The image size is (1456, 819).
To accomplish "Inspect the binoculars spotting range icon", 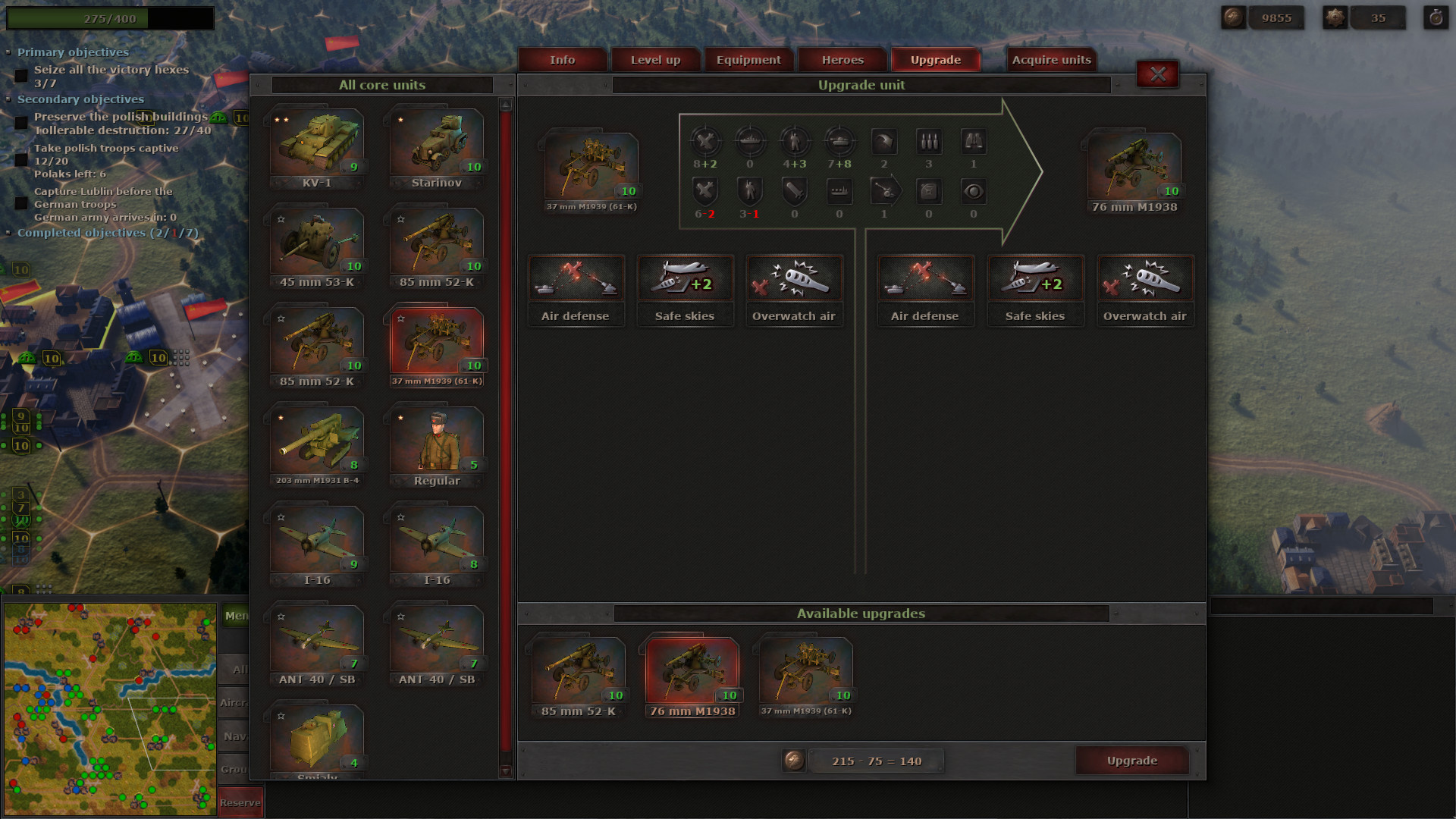I will coord(974,143).
